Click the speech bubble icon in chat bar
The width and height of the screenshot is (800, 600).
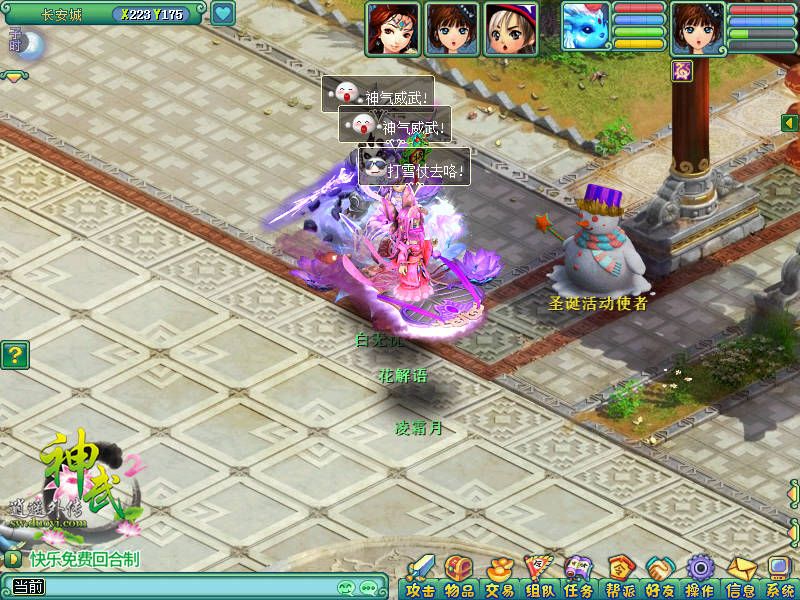[x=369, y=587]
